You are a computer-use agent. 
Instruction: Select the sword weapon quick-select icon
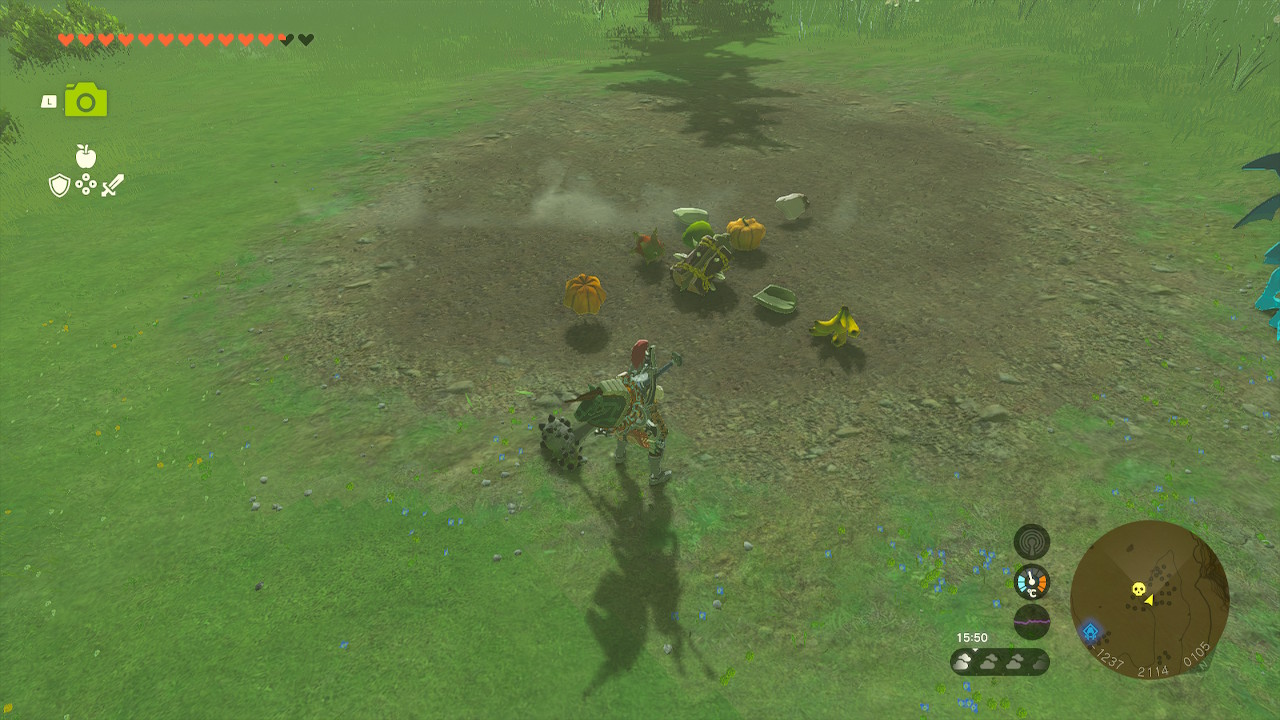point(112,185)
